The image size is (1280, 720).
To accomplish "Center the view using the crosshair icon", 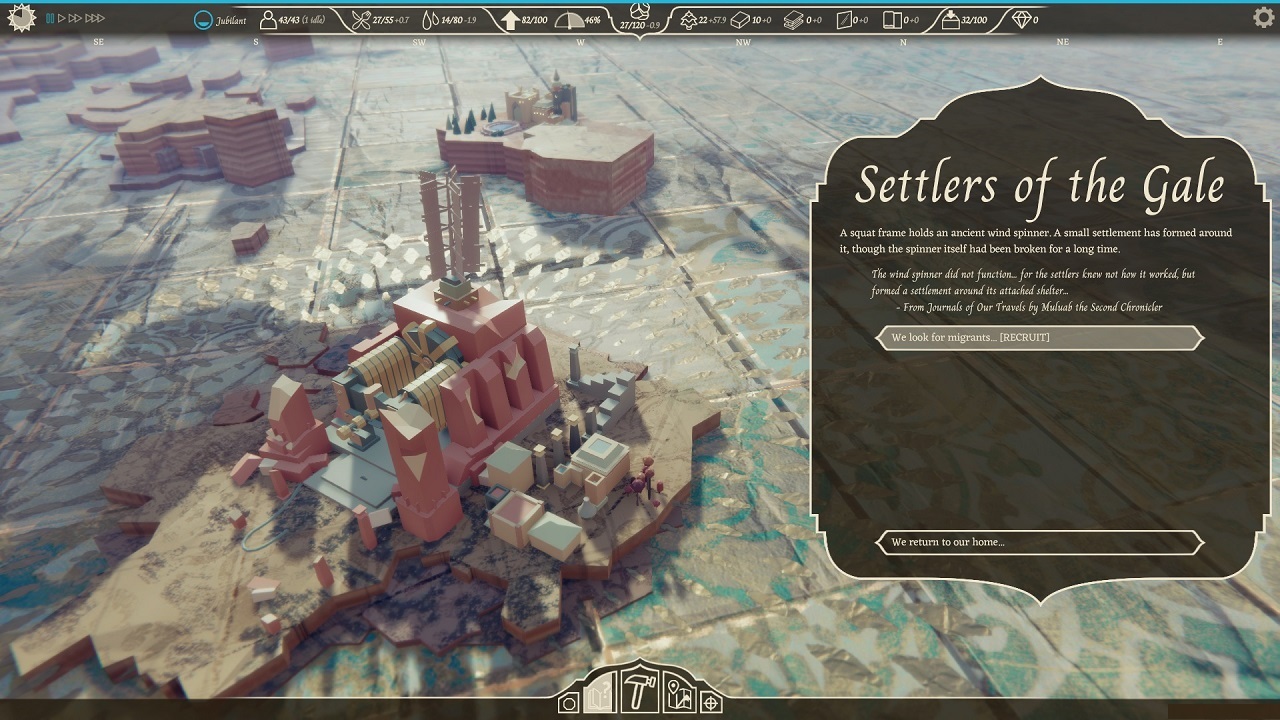I will point(709,702).
